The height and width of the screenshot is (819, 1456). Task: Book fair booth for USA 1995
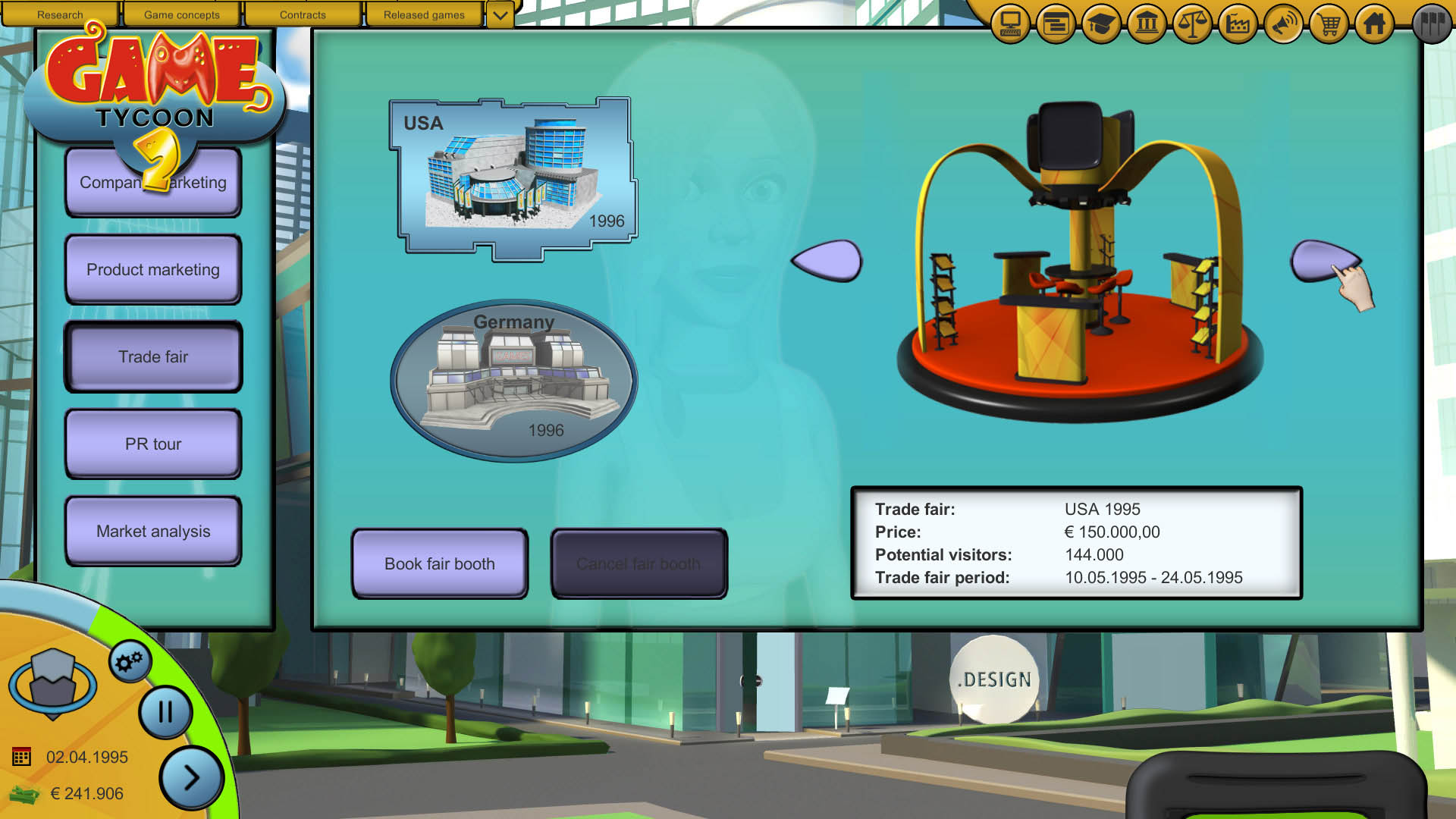[438, 564]
